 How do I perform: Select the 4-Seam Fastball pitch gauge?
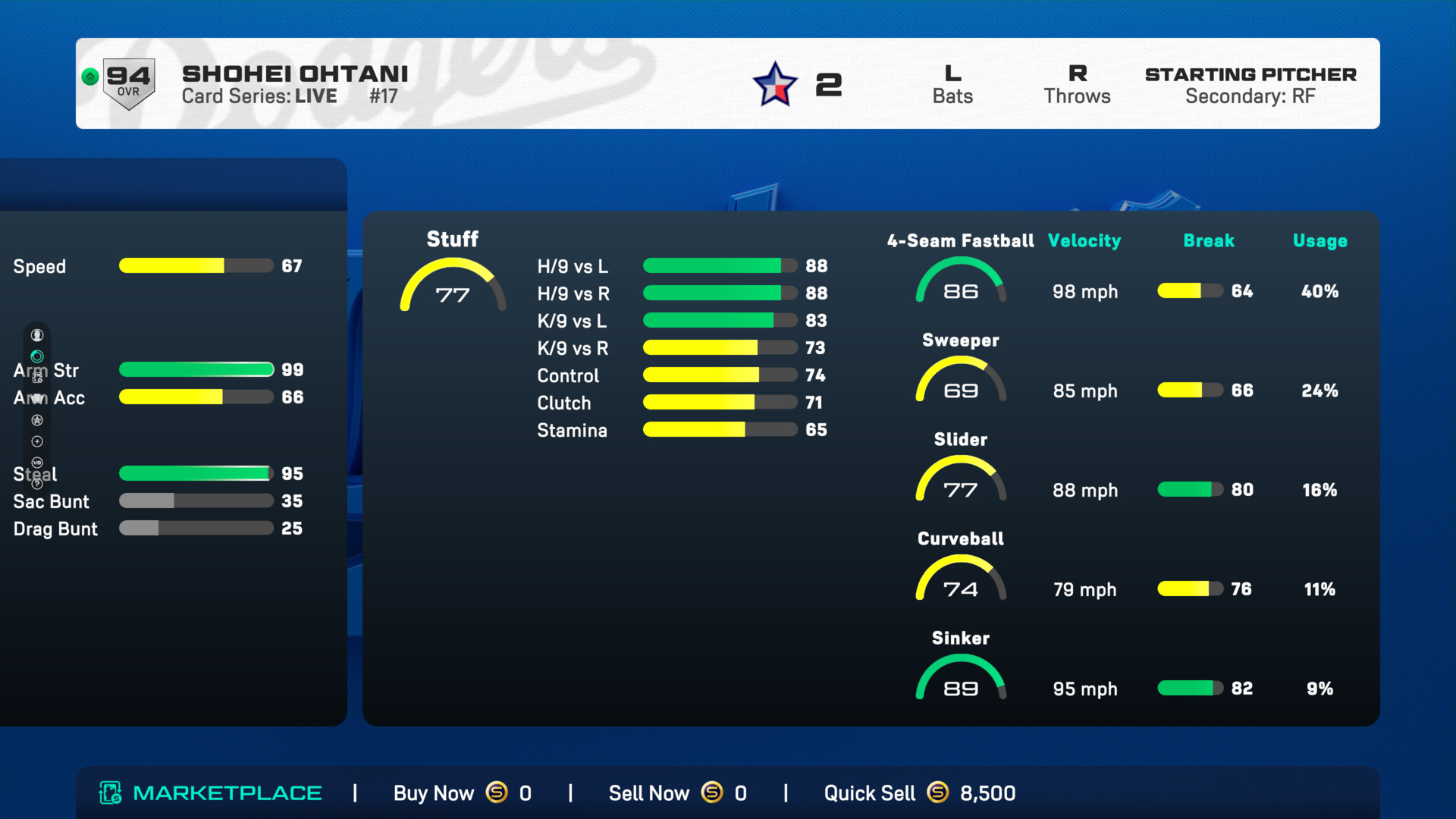[960, 282]
